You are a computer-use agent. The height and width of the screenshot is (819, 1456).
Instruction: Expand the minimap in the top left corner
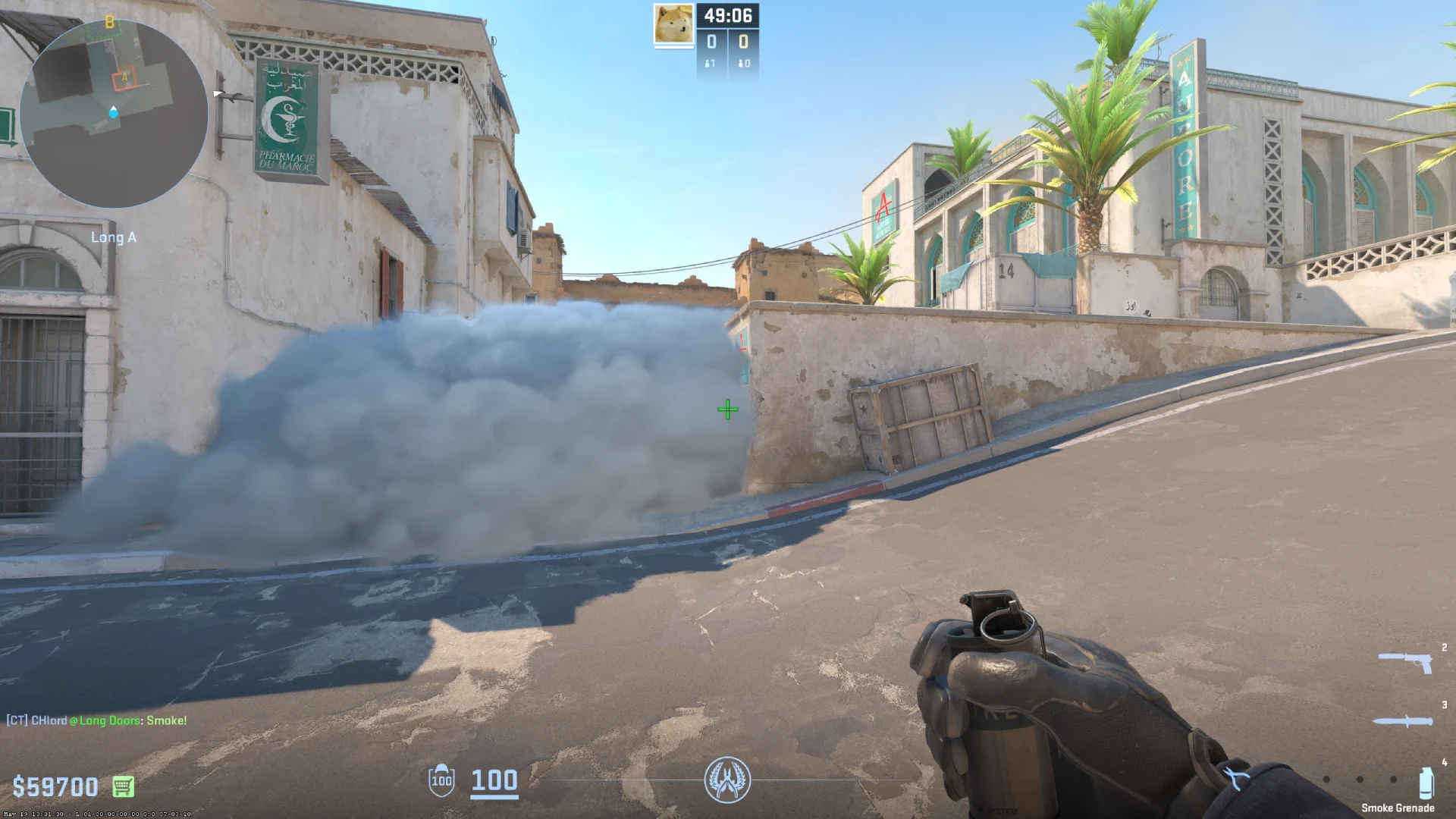point(114,114)
